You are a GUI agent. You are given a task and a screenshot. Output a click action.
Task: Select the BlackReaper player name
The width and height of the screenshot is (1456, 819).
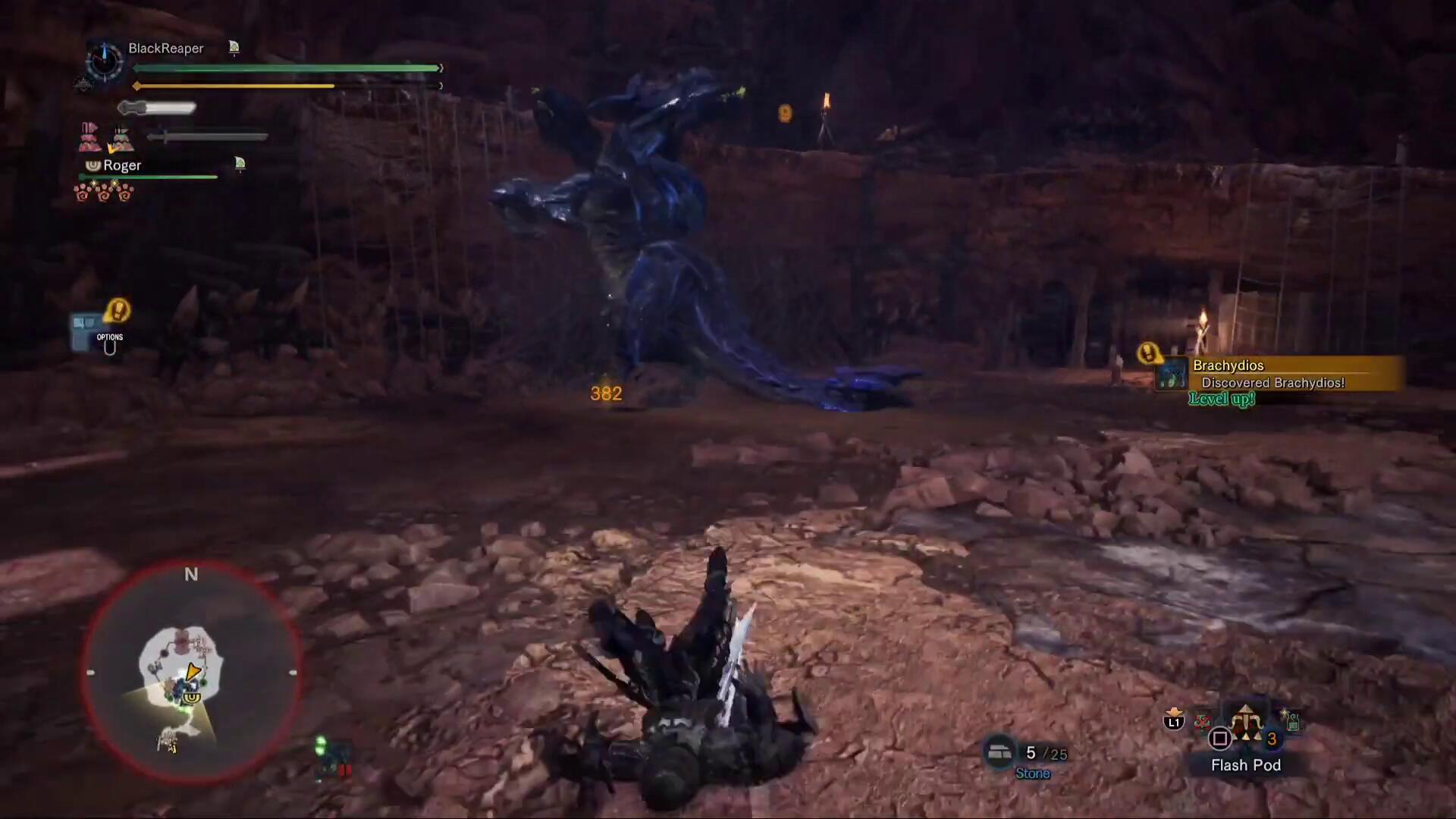pyautogui.click(x=165, y=49)
